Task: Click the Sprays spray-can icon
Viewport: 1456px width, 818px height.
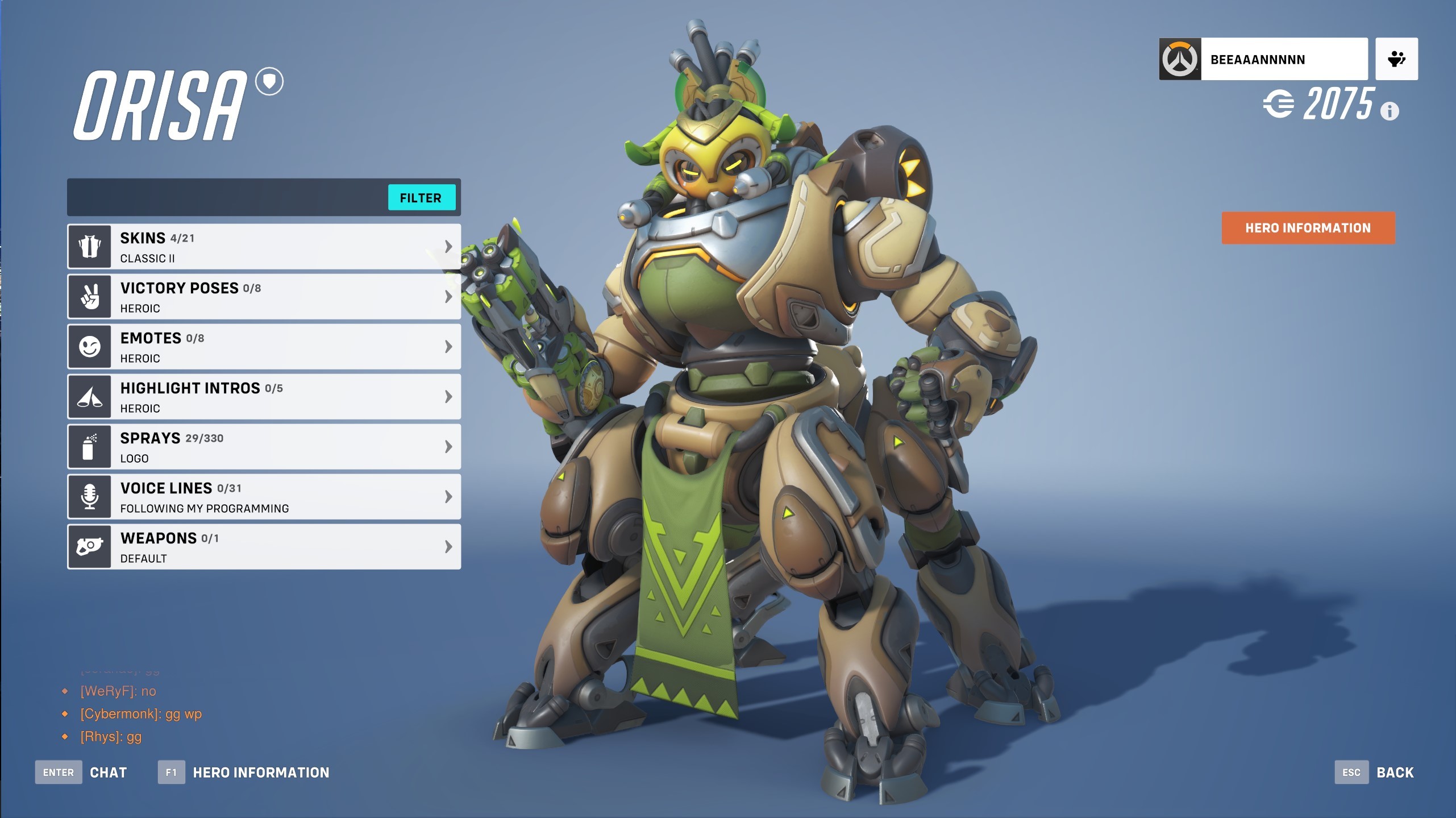Action: coord(90,446)
